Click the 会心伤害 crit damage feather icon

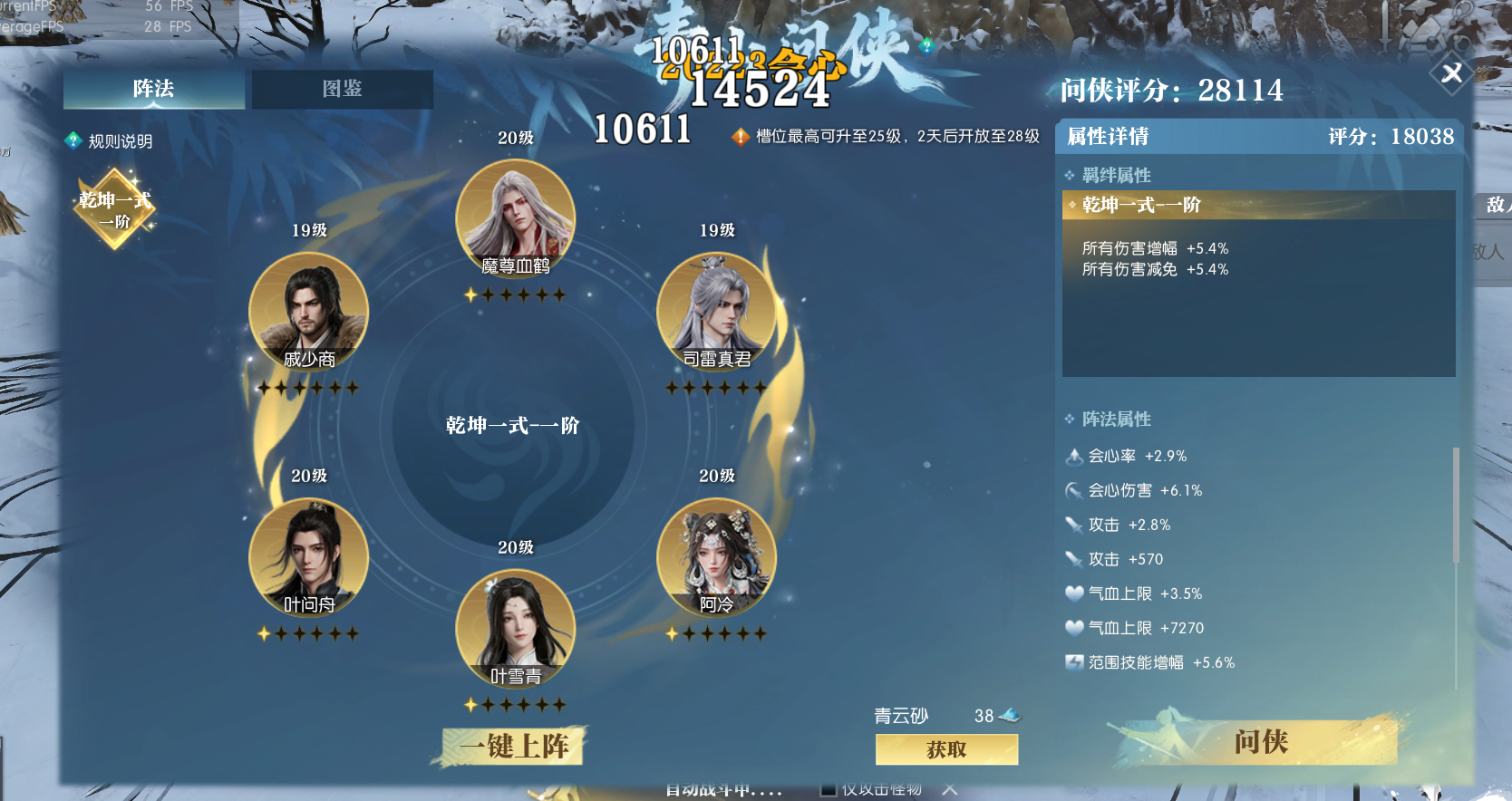point(1073,490)
